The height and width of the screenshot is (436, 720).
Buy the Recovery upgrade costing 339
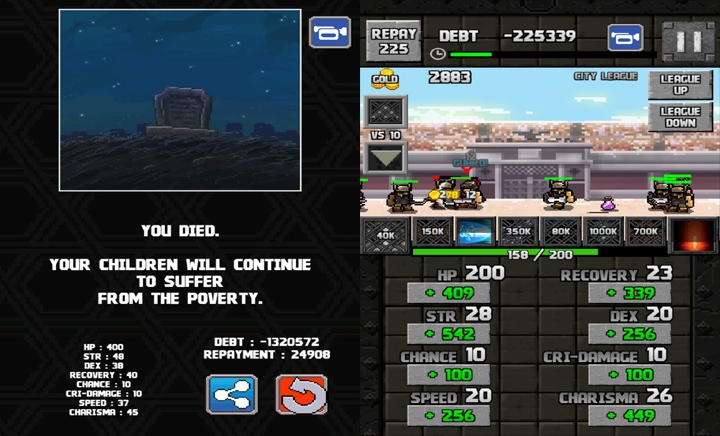629,294
